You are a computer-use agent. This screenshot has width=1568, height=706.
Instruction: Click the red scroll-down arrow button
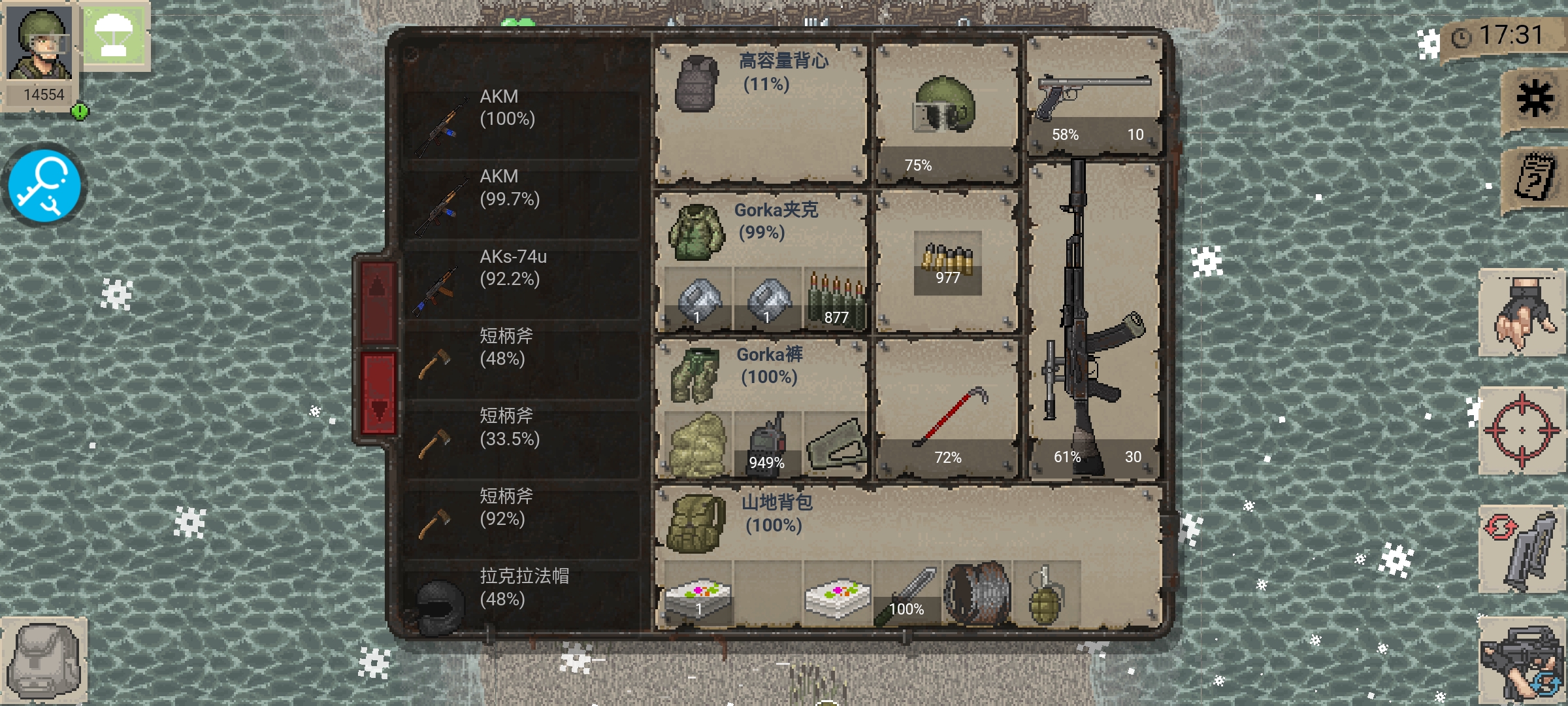pyautogui.click(x=378, y=394)
